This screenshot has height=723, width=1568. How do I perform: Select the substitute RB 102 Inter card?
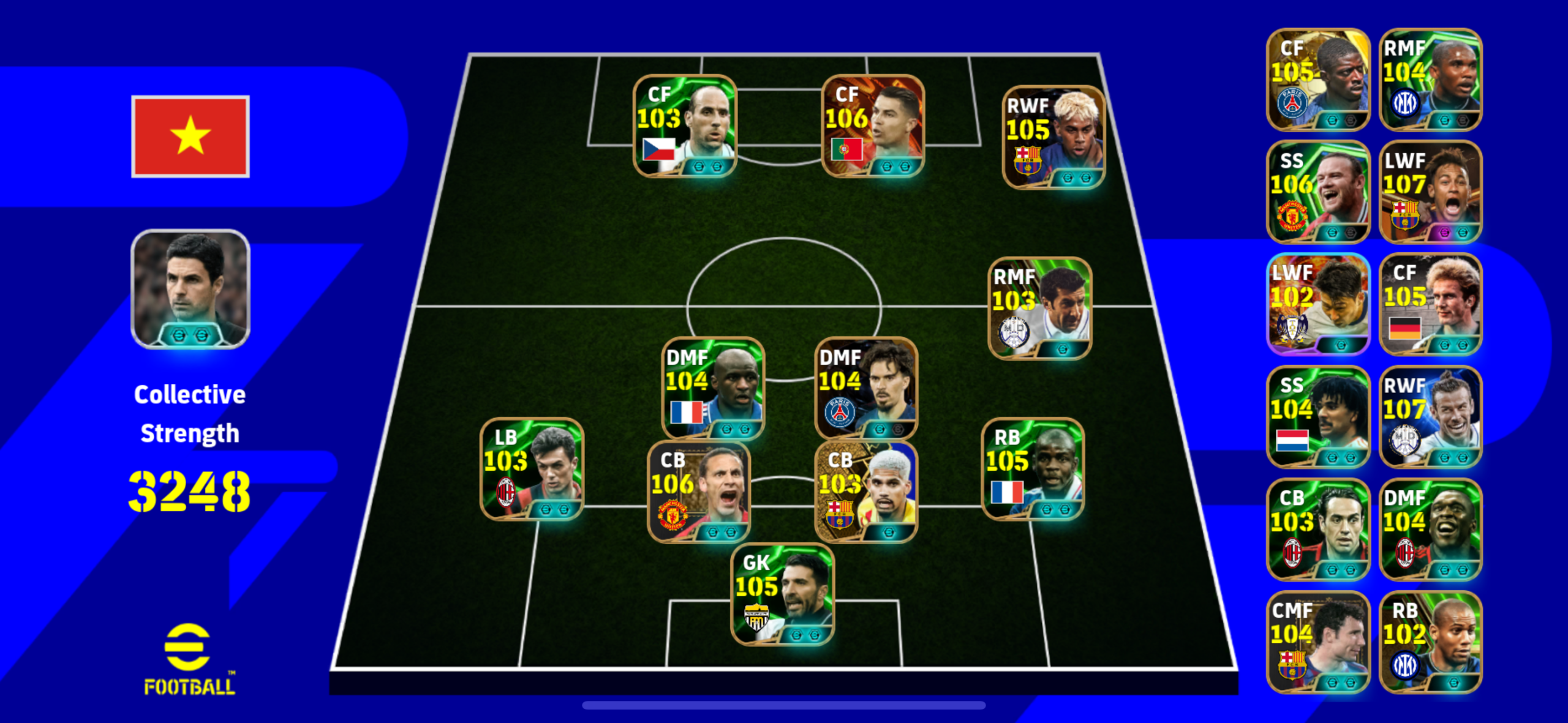click(1430, 642)
